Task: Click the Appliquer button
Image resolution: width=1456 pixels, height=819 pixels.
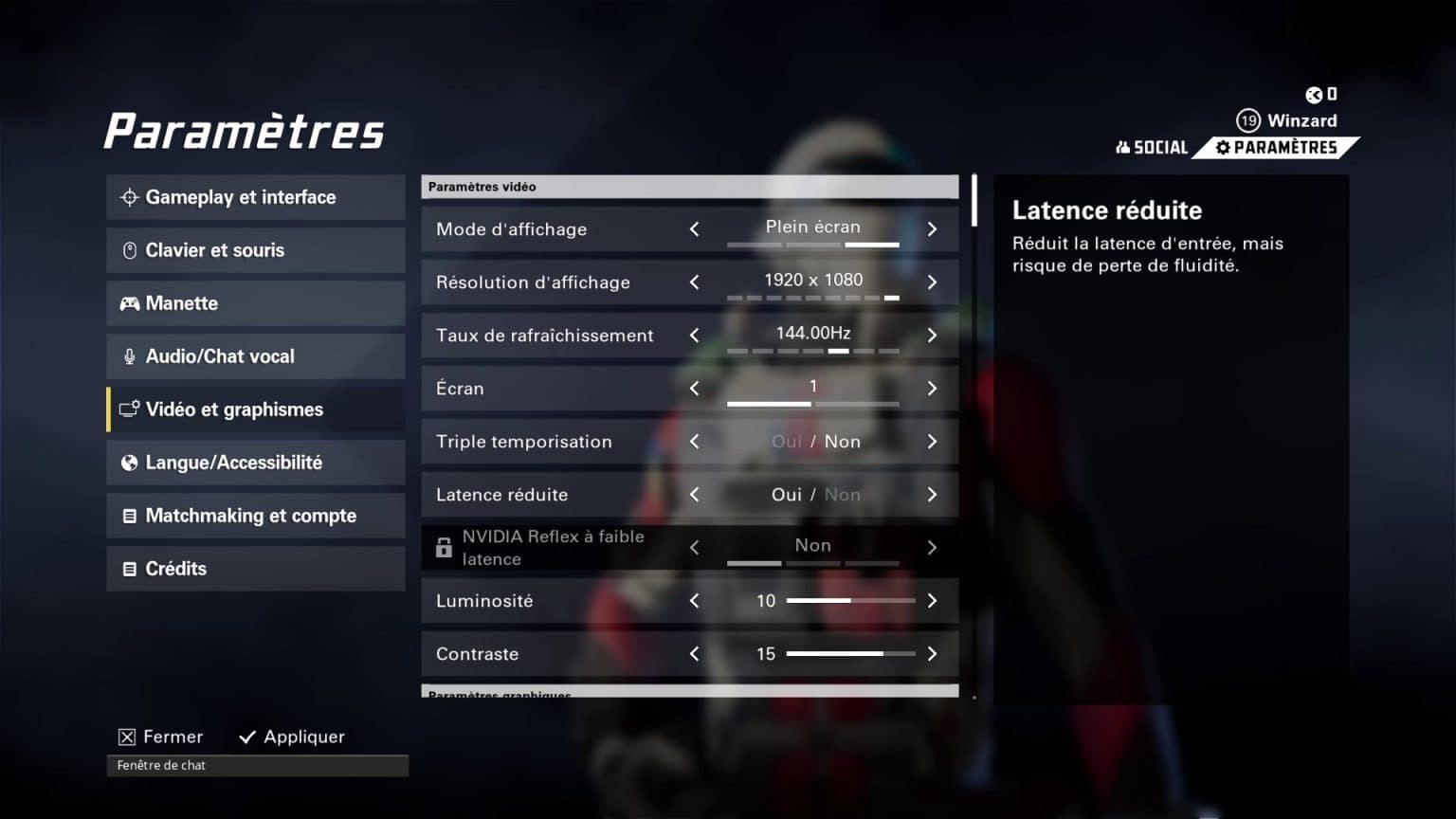Action: point(291,737)
